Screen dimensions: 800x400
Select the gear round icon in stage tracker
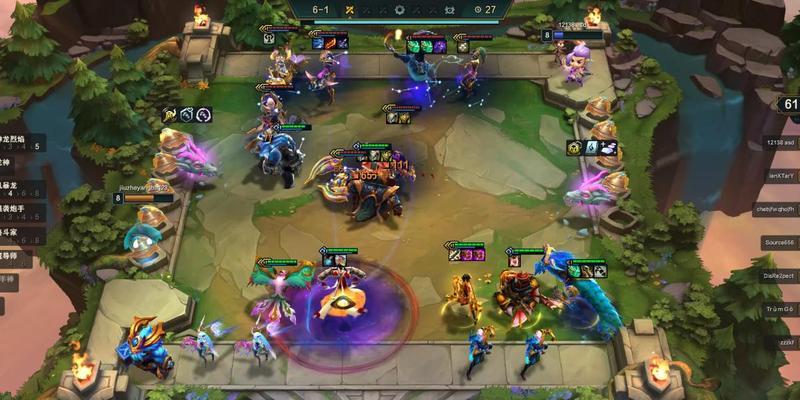pyautogui.click(x=400, y=9)
